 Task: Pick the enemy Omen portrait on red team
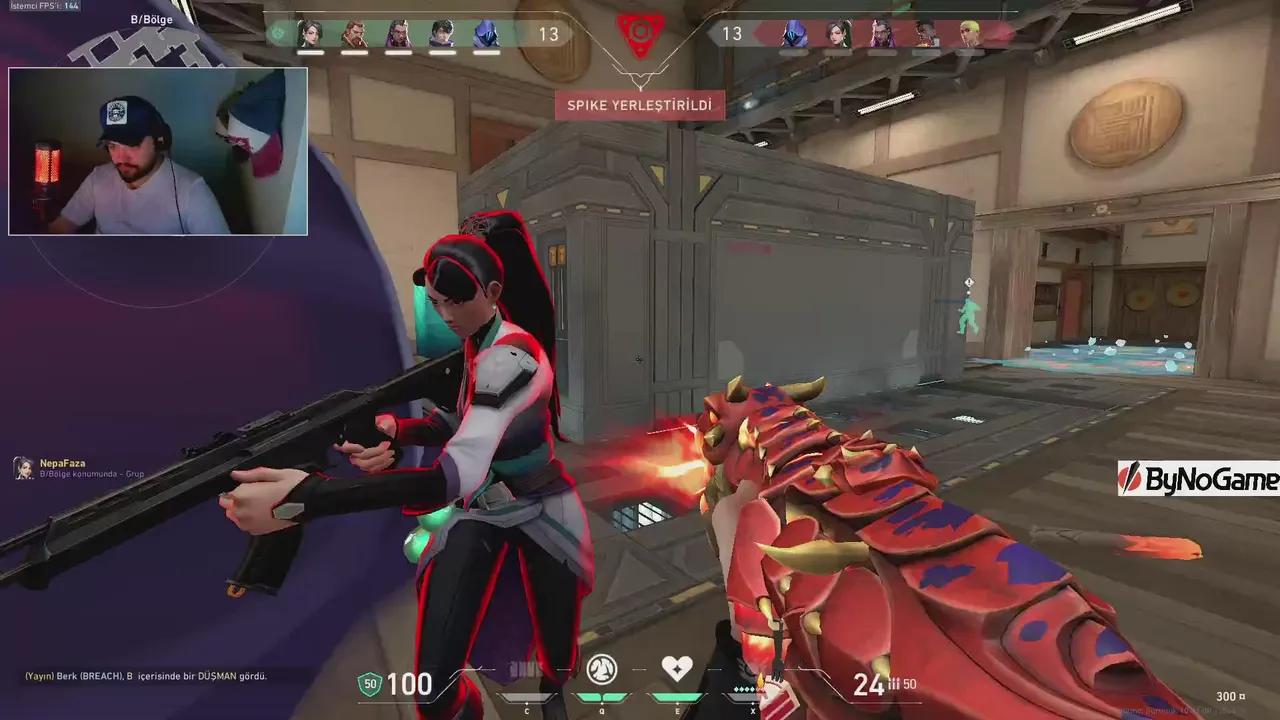794,34
